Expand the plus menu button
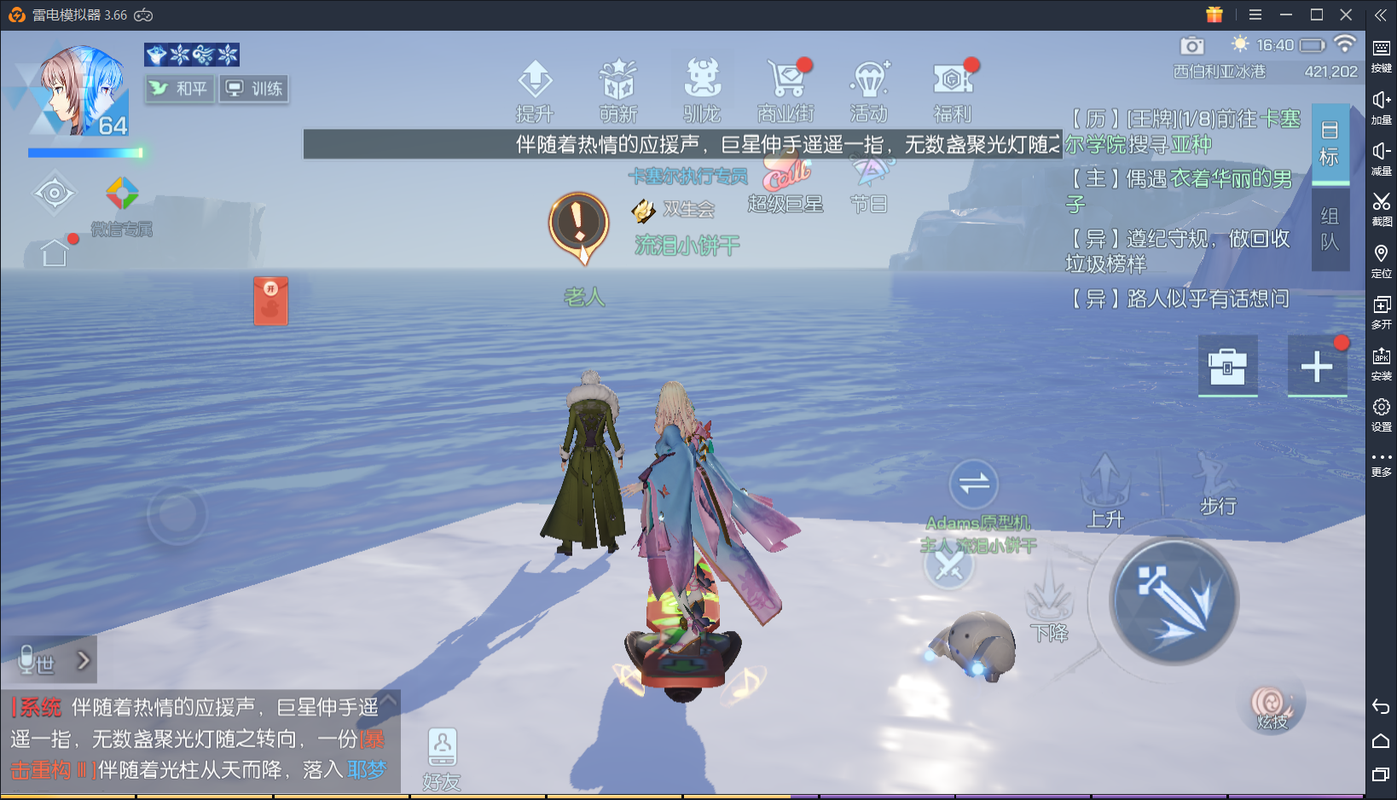1397x800 pixels. 1316,367
